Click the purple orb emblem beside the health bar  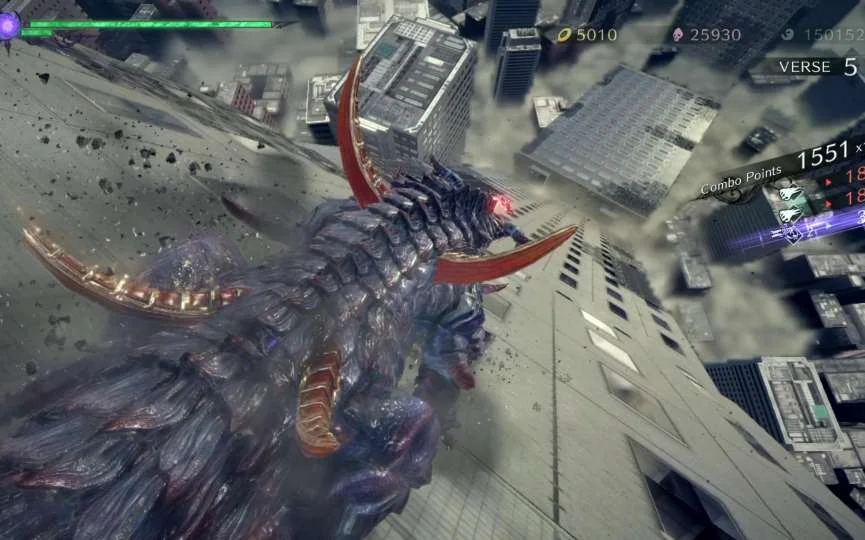pos(9,26)
